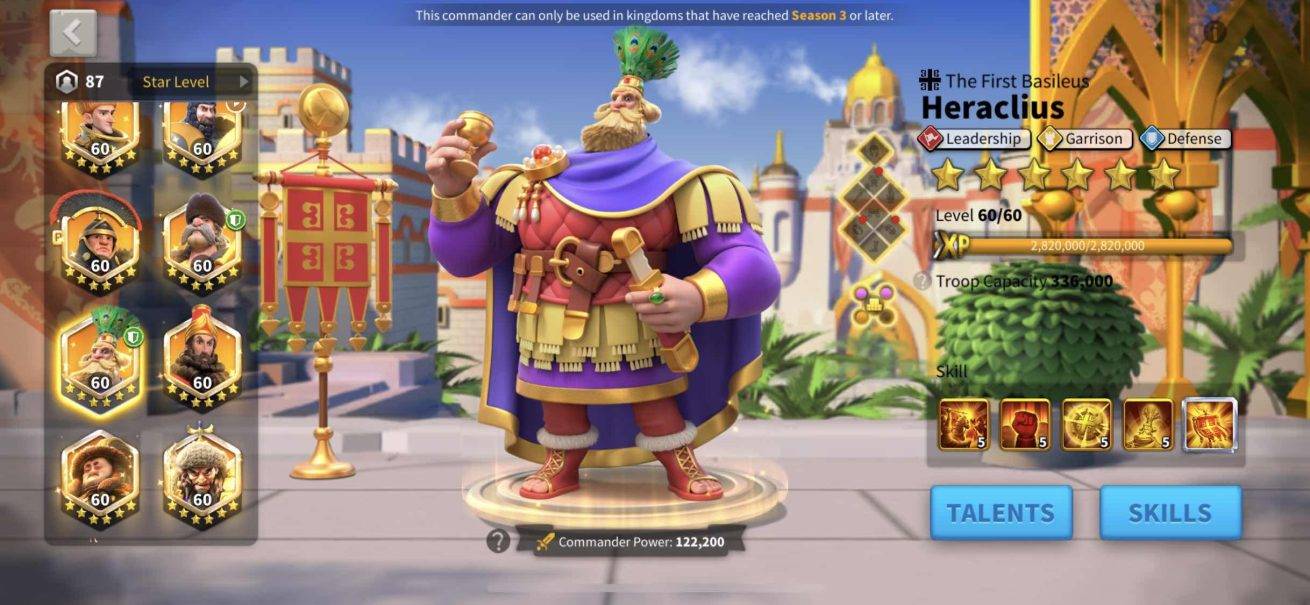Go back using the arrow button
The height and width of the screenshot is (605, 1310).
(73, 33)
